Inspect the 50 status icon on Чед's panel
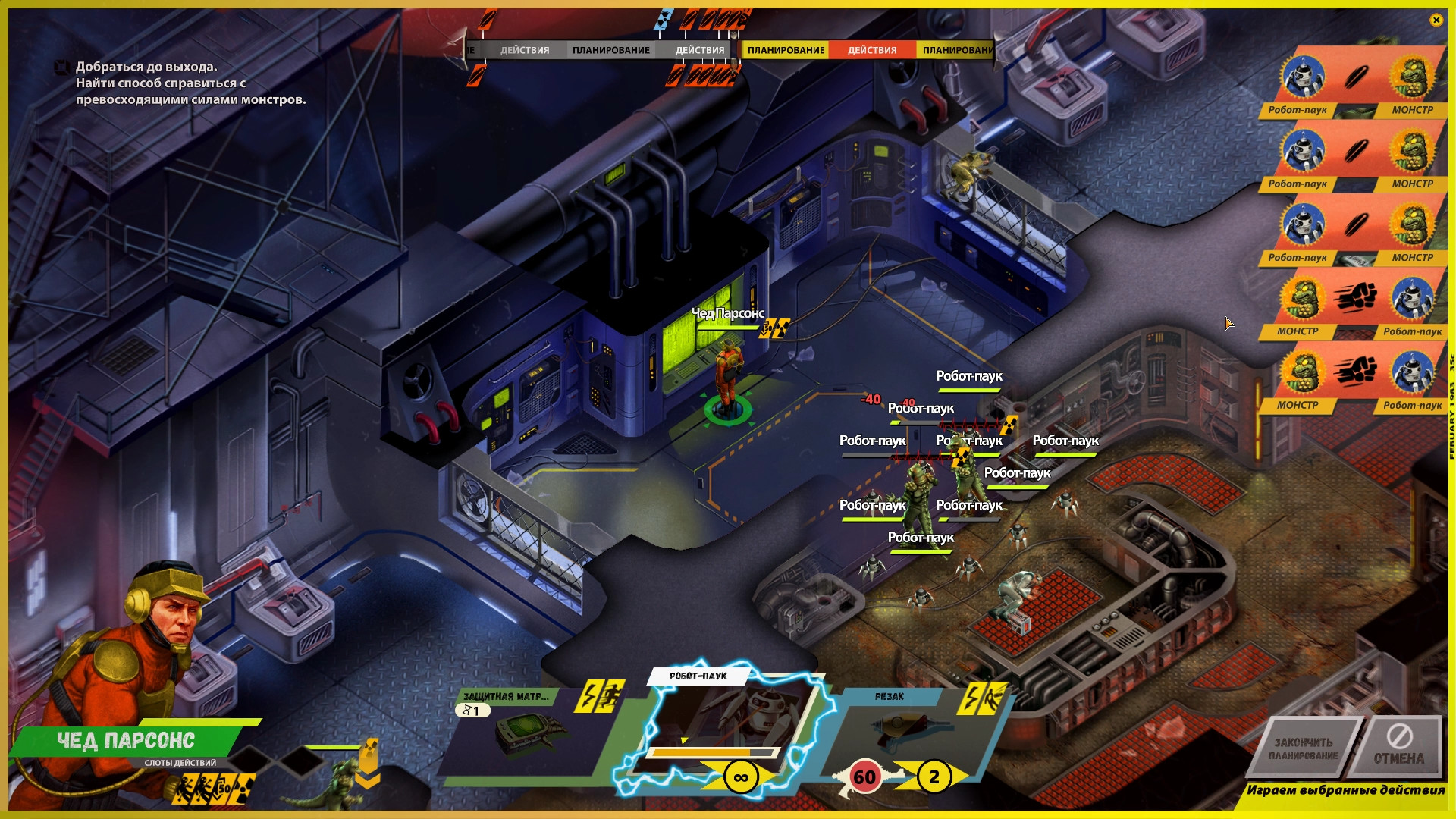This screenshot has height=819, width=1456. tap(223, 789)
